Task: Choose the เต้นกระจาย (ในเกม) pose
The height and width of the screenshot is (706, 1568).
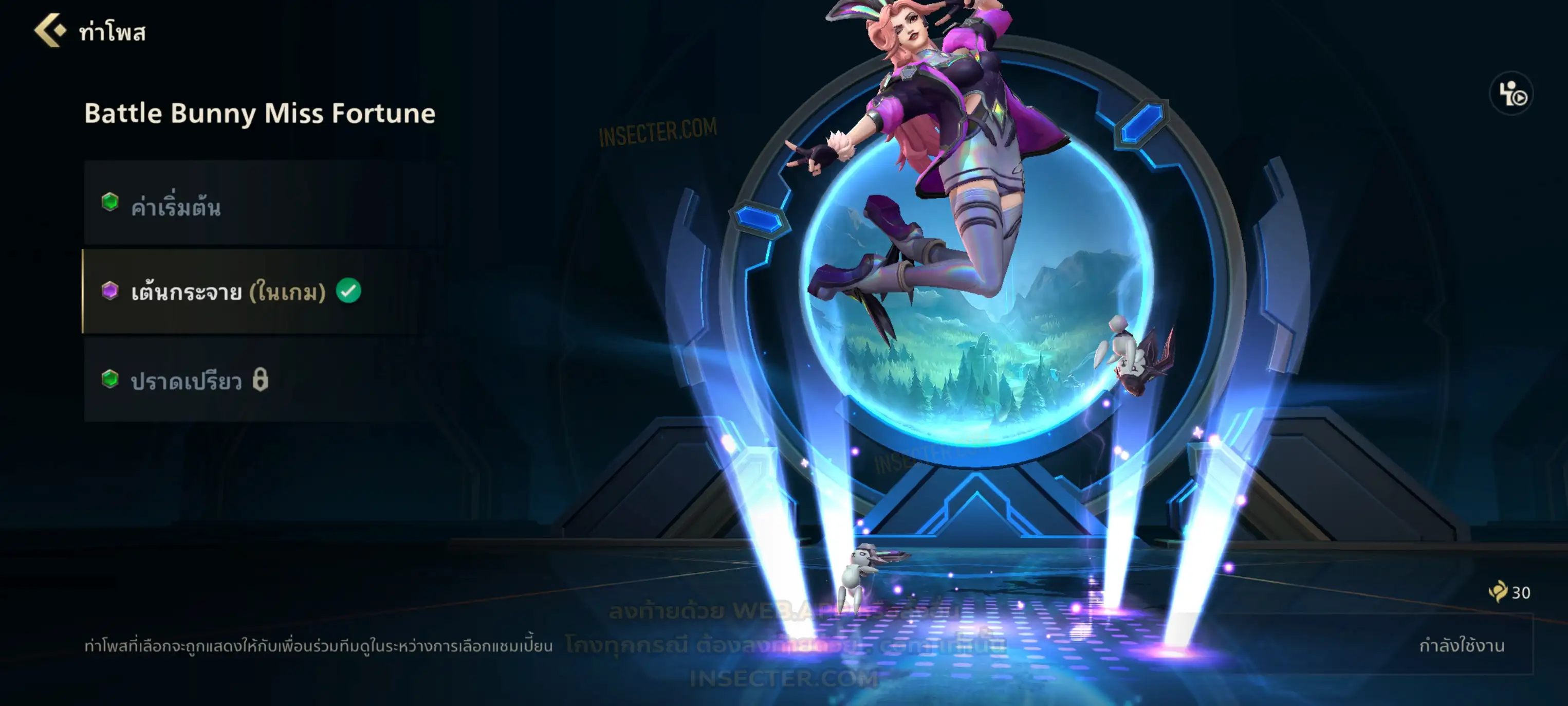Action: 261,291
